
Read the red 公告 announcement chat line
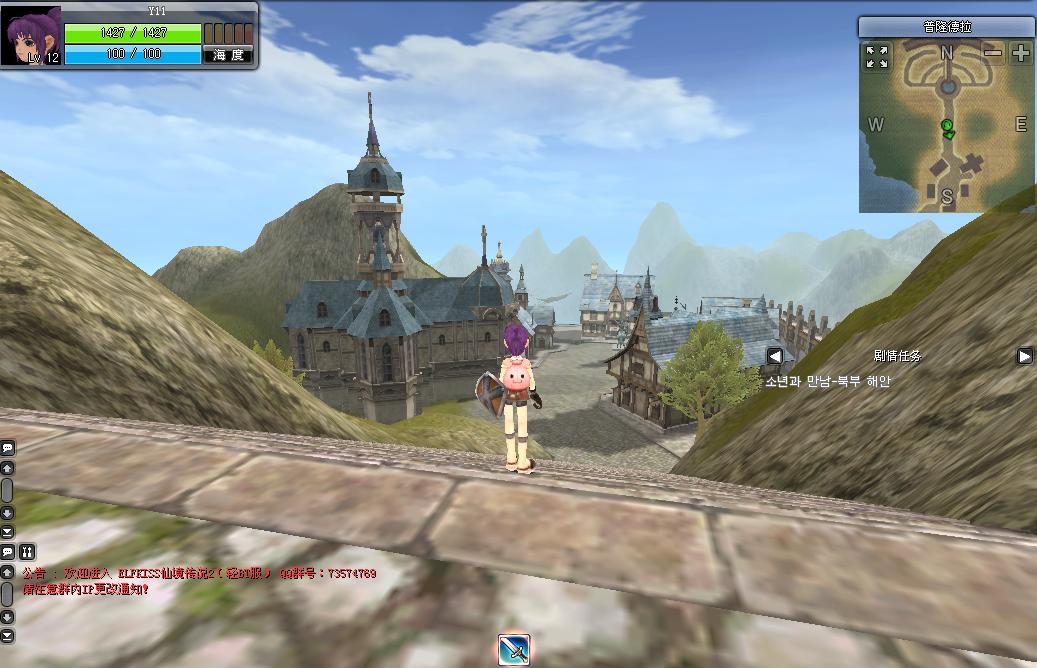199,574
